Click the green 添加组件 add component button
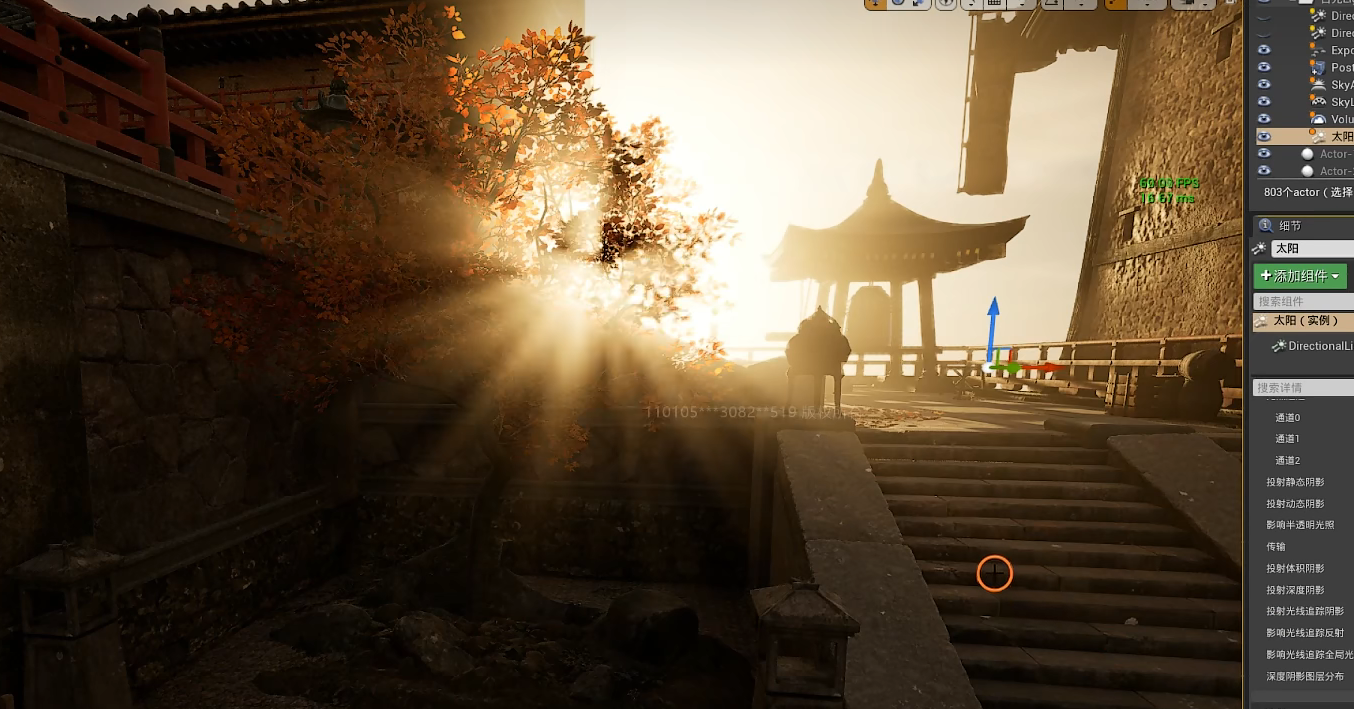Image resolution: width=1354 pixels, height=709 pixels. click(1300, 276)
